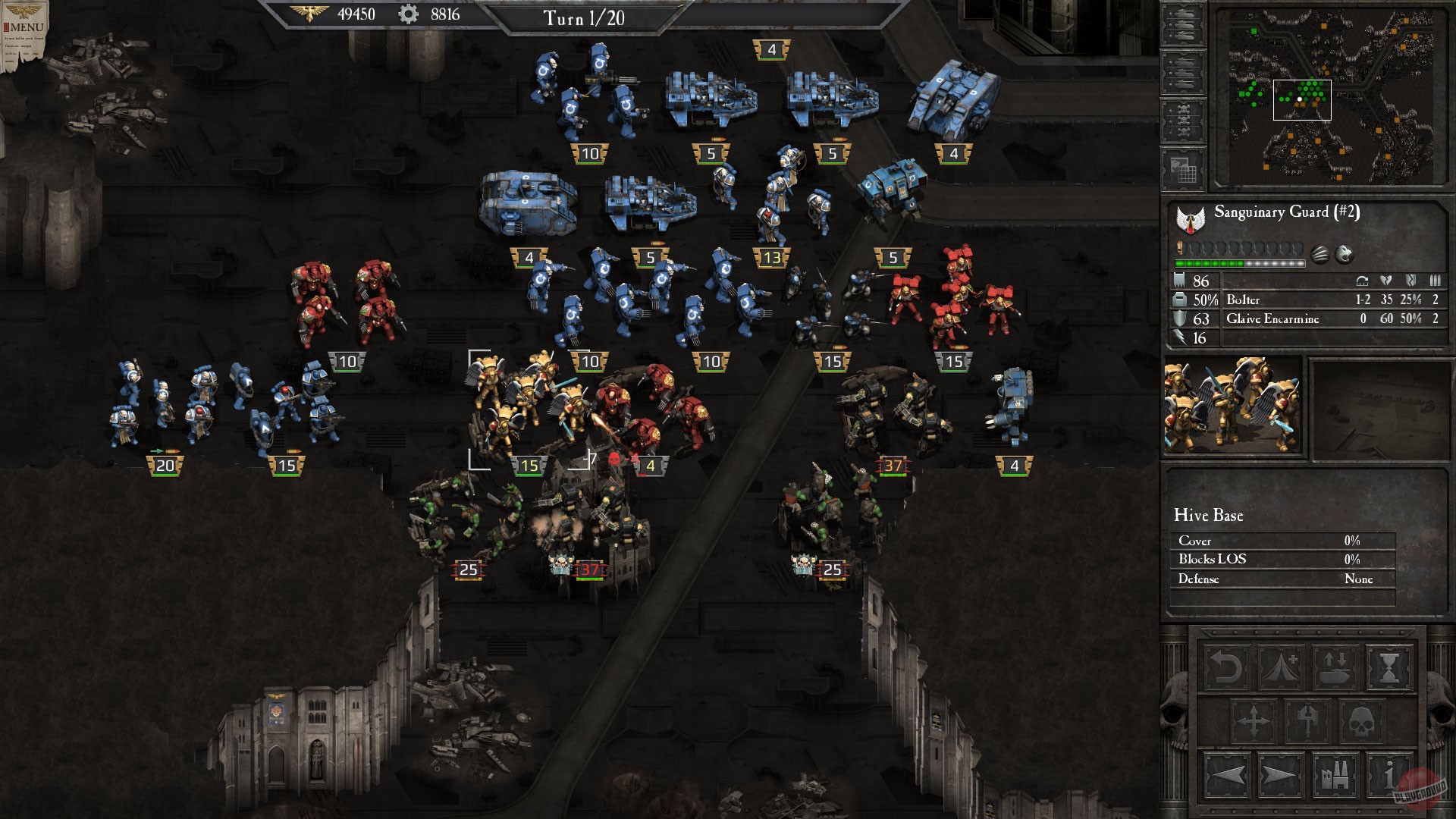Activate the Move command arrows icon

1254,719
